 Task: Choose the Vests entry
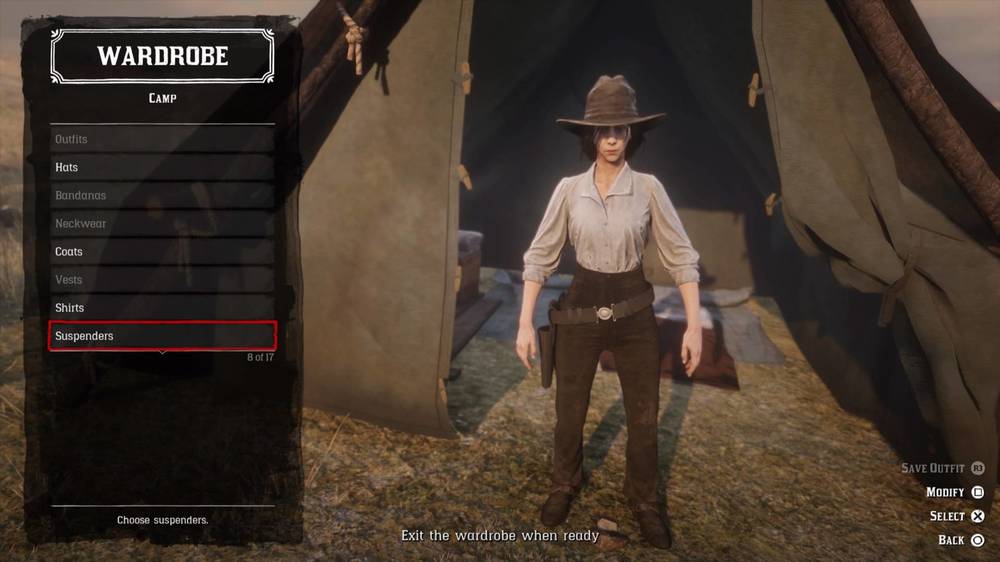(x=162, y=279)
